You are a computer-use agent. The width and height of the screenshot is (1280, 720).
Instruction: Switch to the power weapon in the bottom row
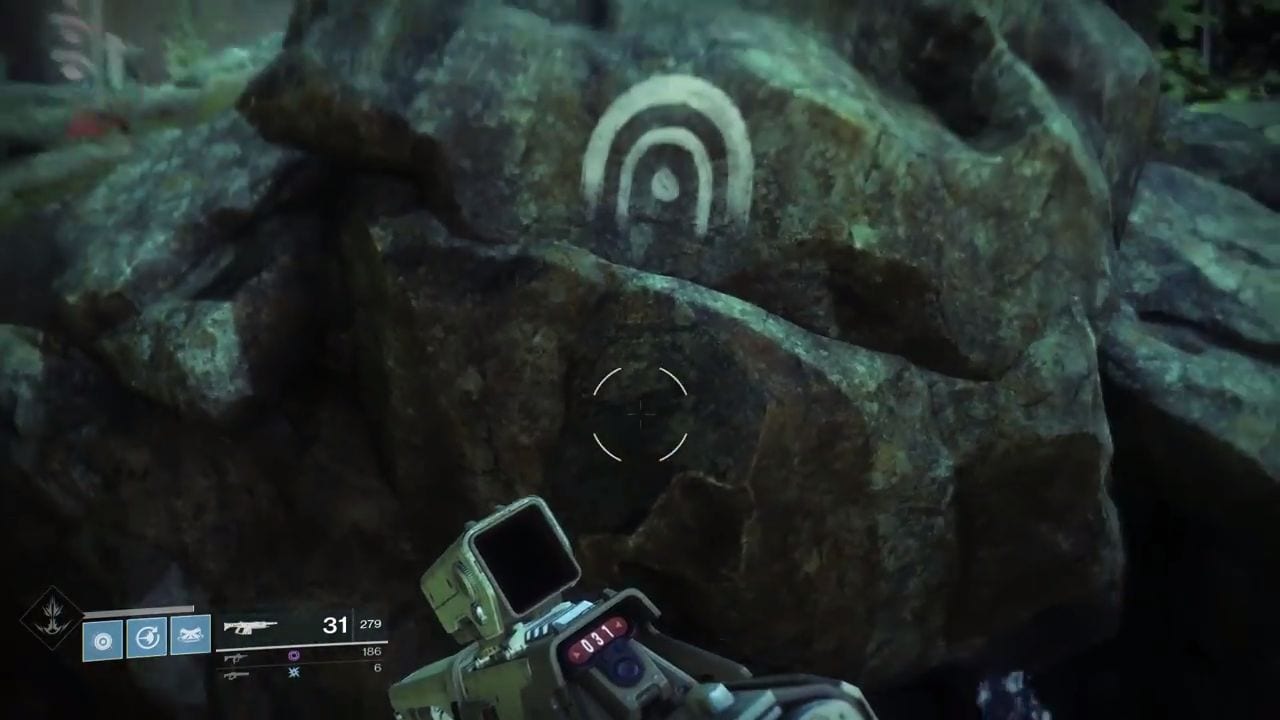click(x=236, y=675)
